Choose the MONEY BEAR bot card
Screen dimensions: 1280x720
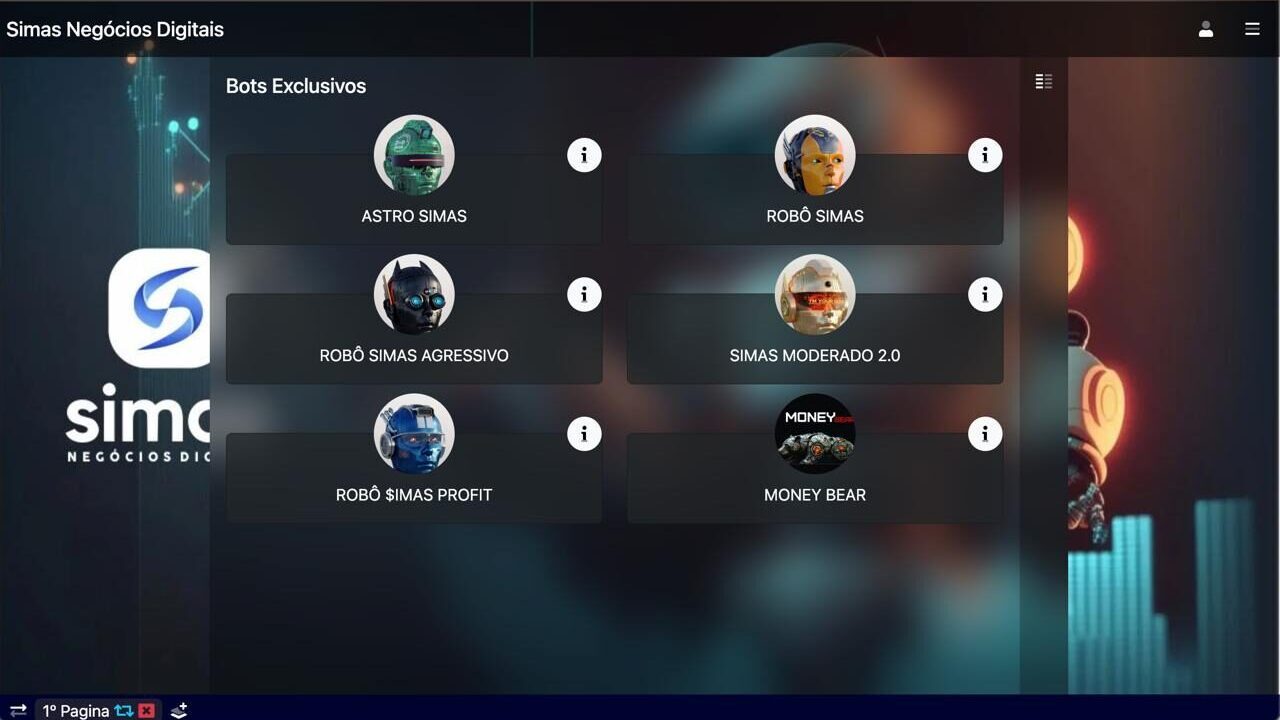click(814, 494)
